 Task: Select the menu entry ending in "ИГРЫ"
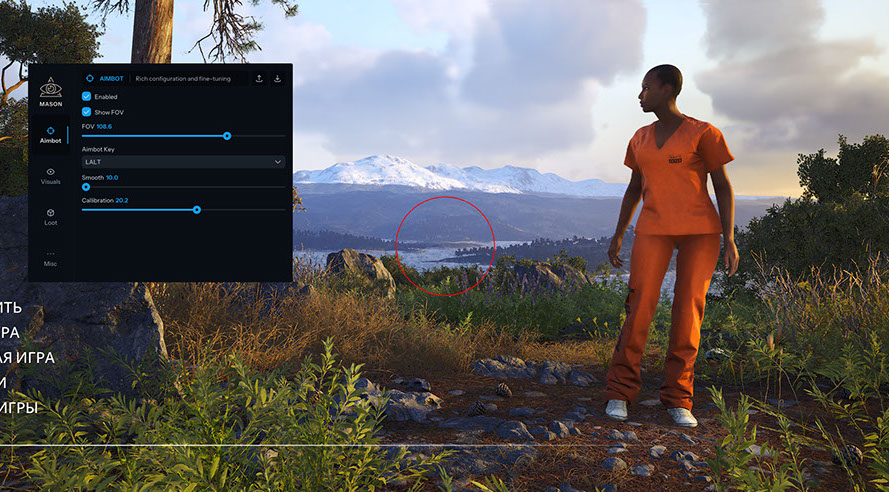19,407
